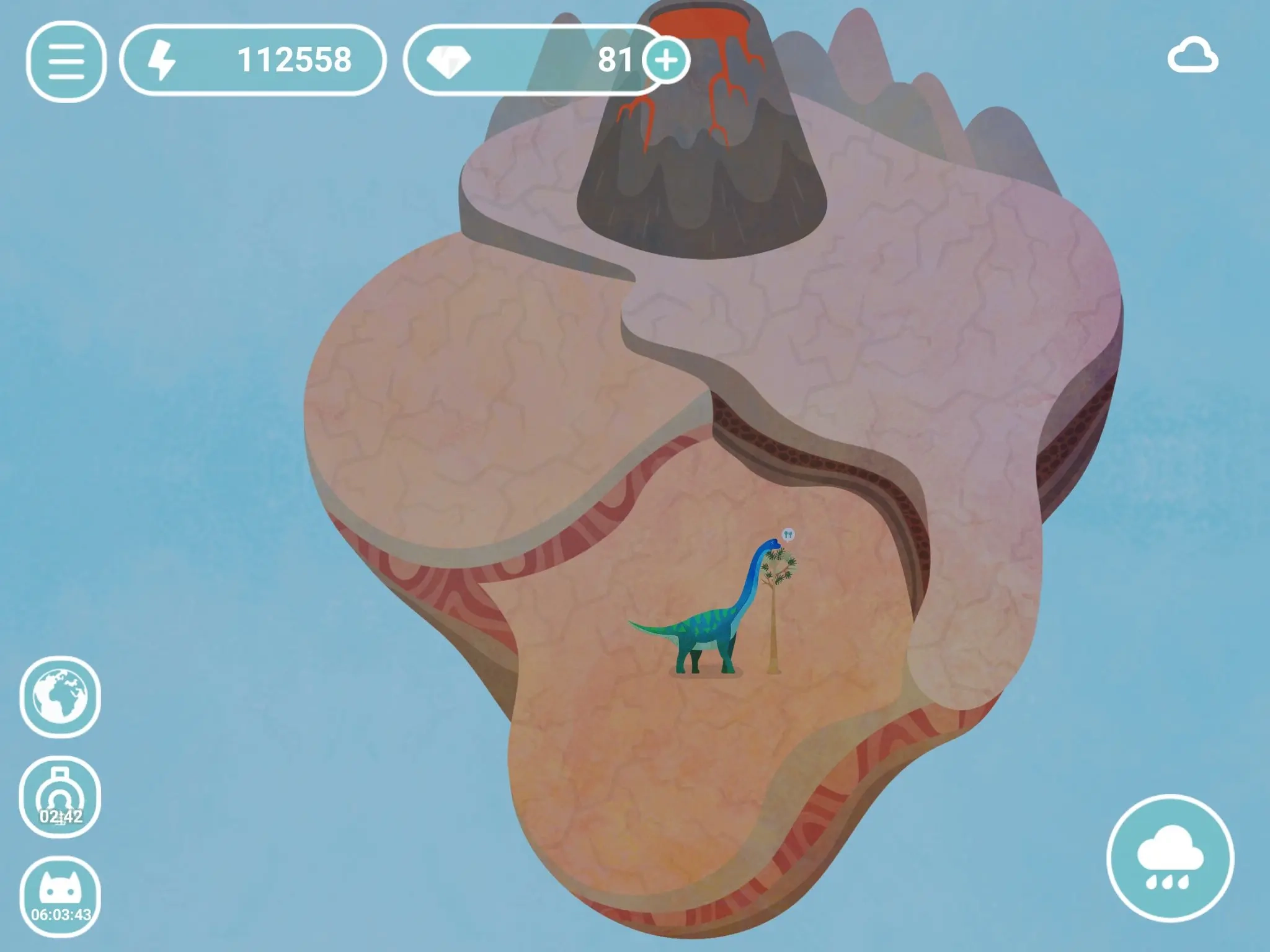Open the hamburger menu

(x=66, y=61)
